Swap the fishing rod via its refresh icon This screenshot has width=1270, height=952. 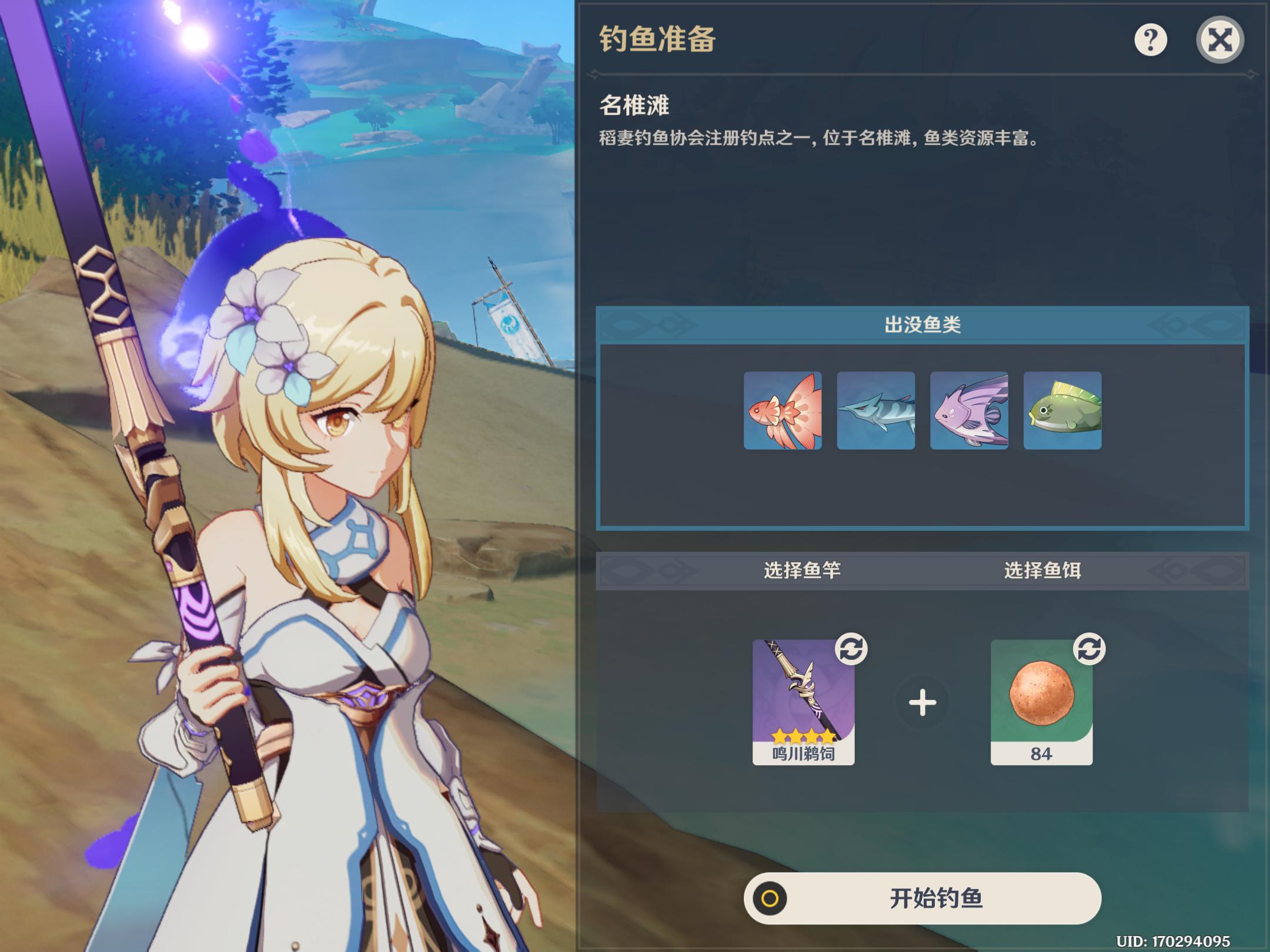click(851, 649)
